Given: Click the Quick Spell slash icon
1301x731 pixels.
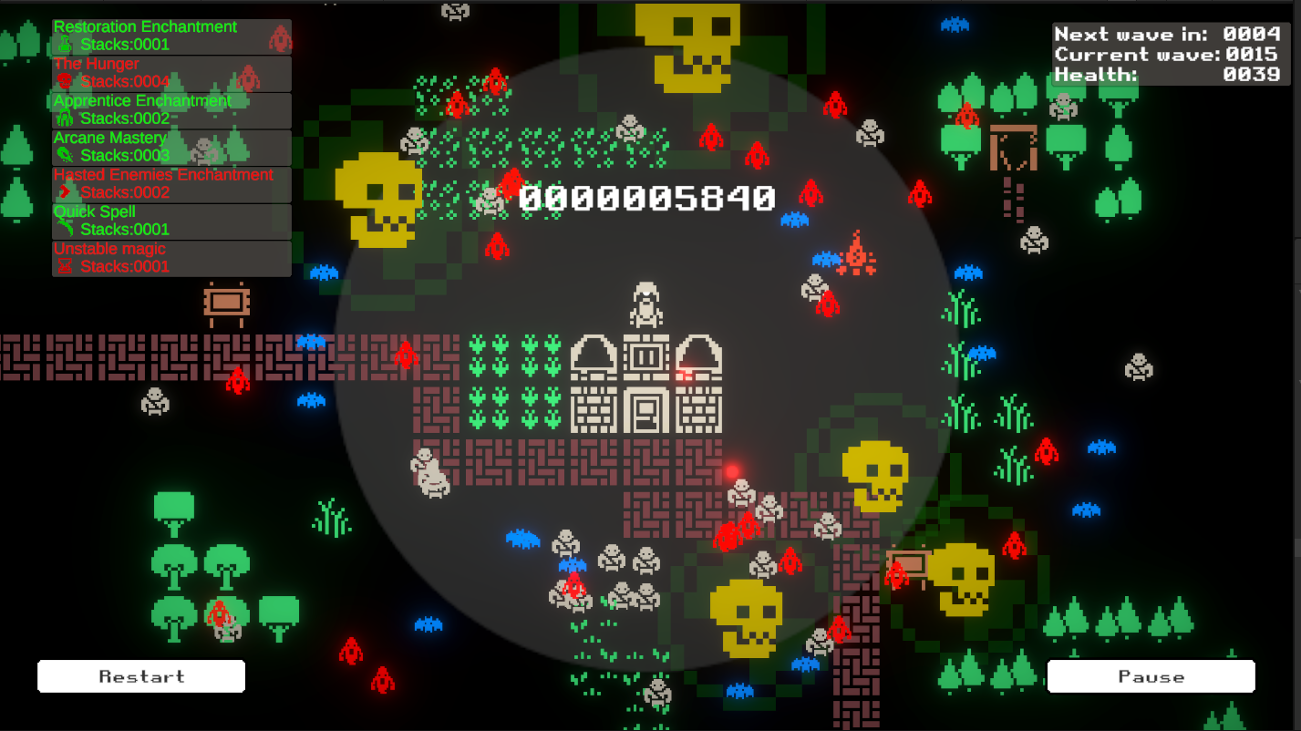Looking at the screenshot, I should tap(66, 229).
